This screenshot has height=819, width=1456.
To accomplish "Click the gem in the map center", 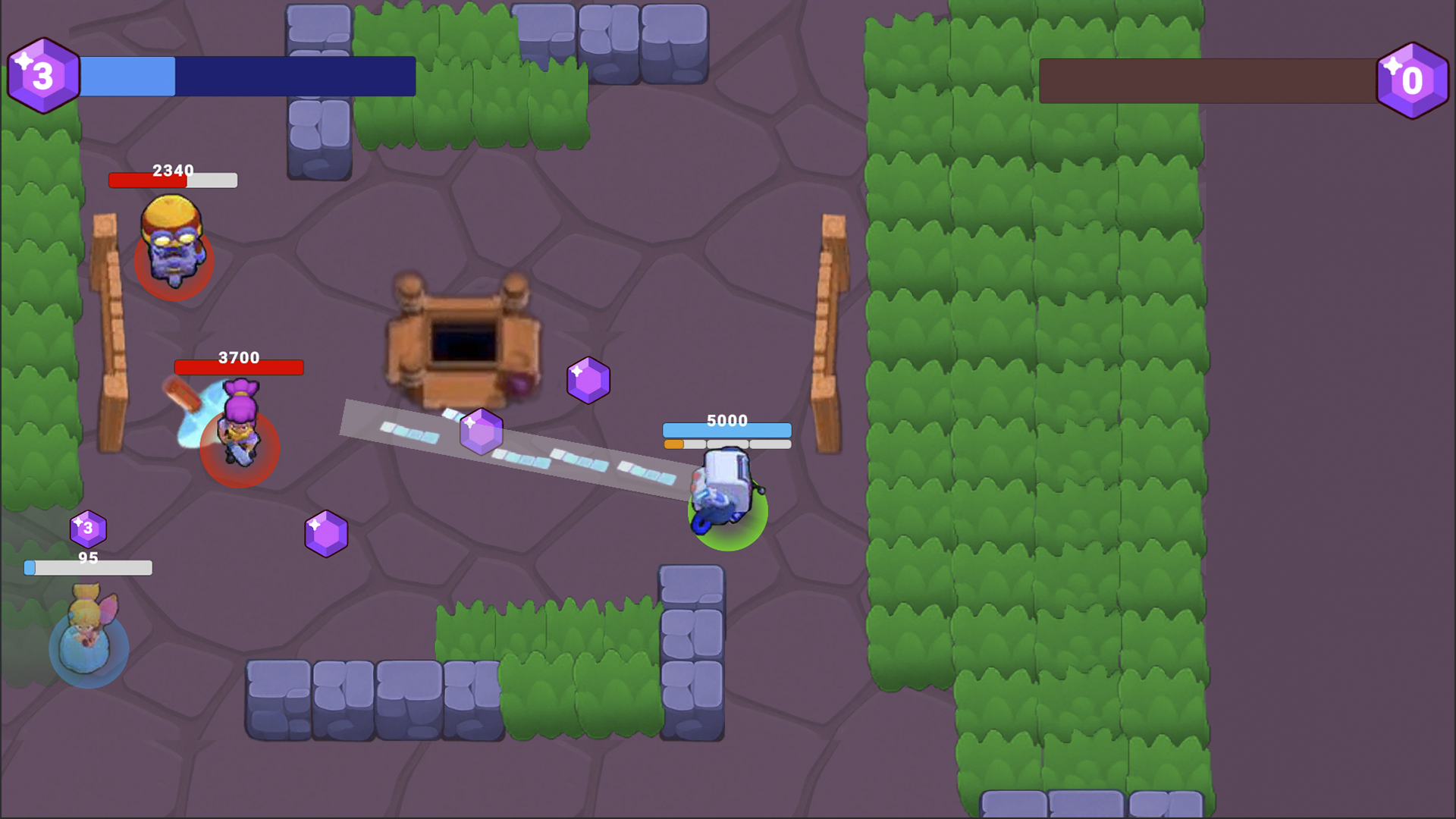I will pos(481,431).
